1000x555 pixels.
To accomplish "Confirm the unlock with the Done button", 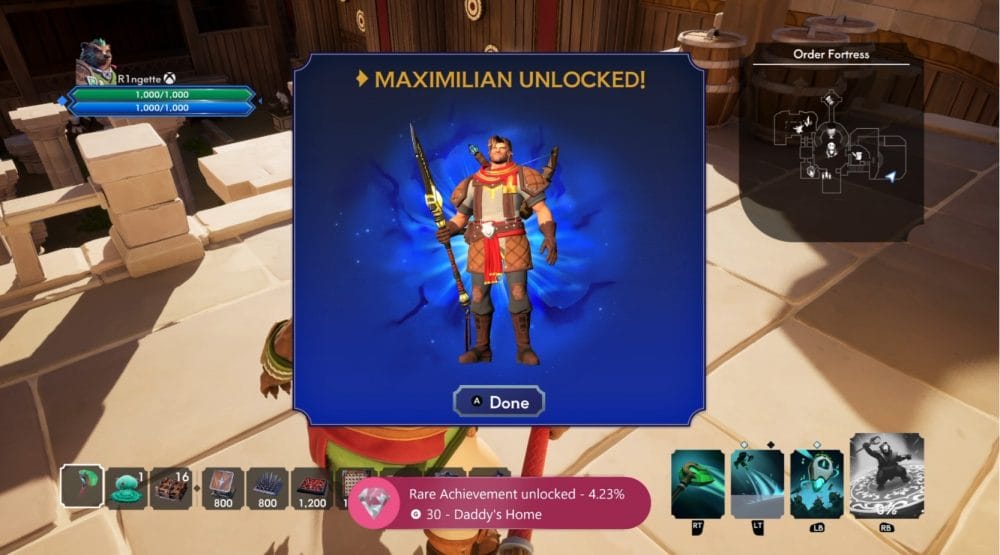I will point(498,402).
